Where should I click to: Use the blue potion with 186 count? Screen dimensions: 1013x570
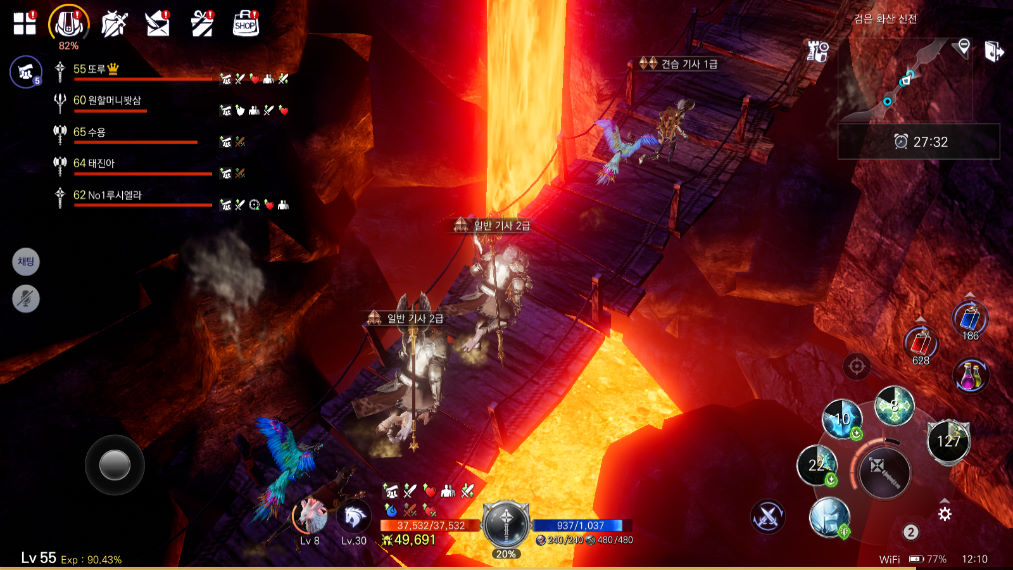pyautogui.click(x=969, y=319)
